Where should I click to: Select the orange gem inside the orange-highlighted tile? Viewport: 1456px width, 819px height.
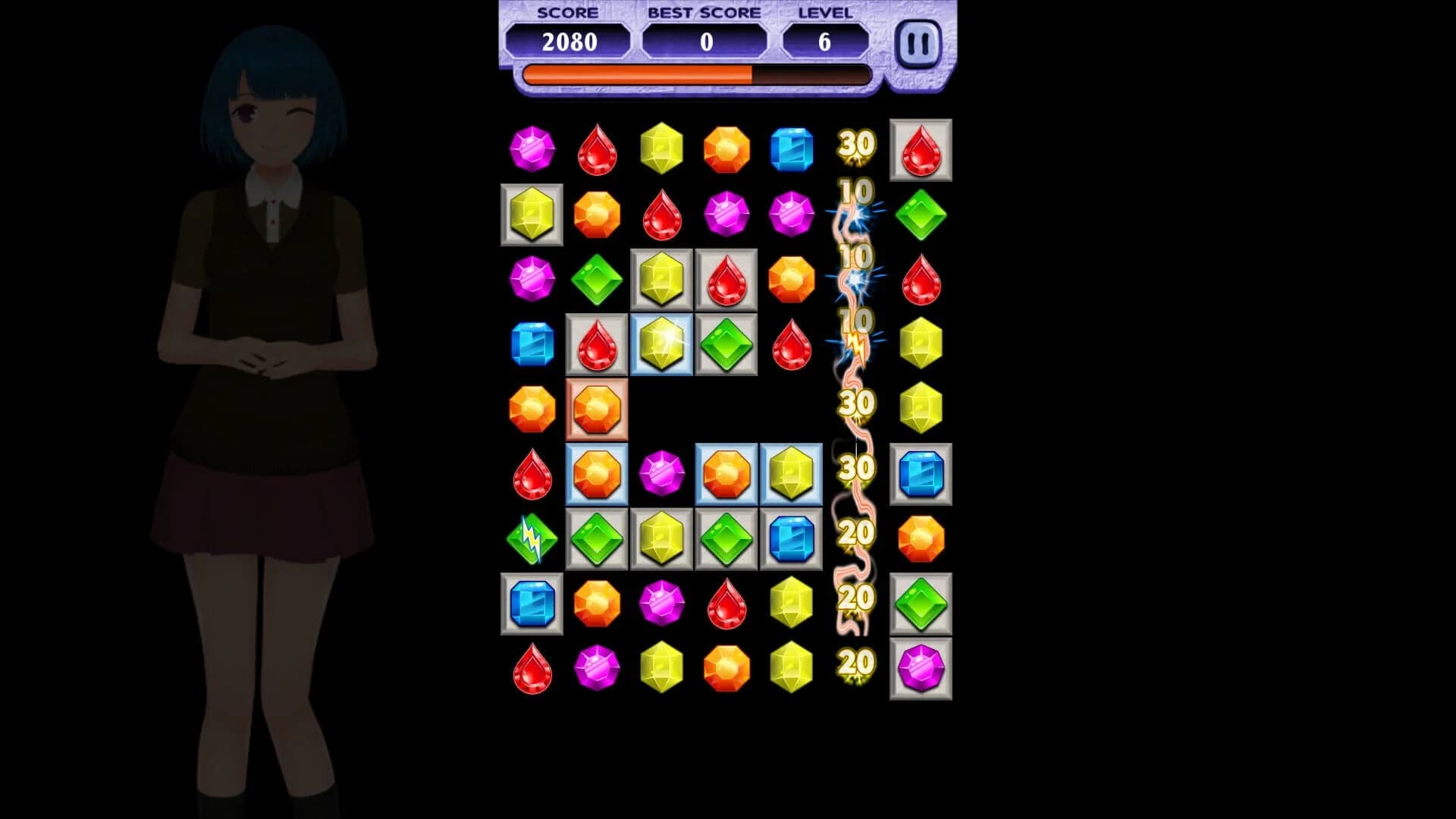click(596, 410)
